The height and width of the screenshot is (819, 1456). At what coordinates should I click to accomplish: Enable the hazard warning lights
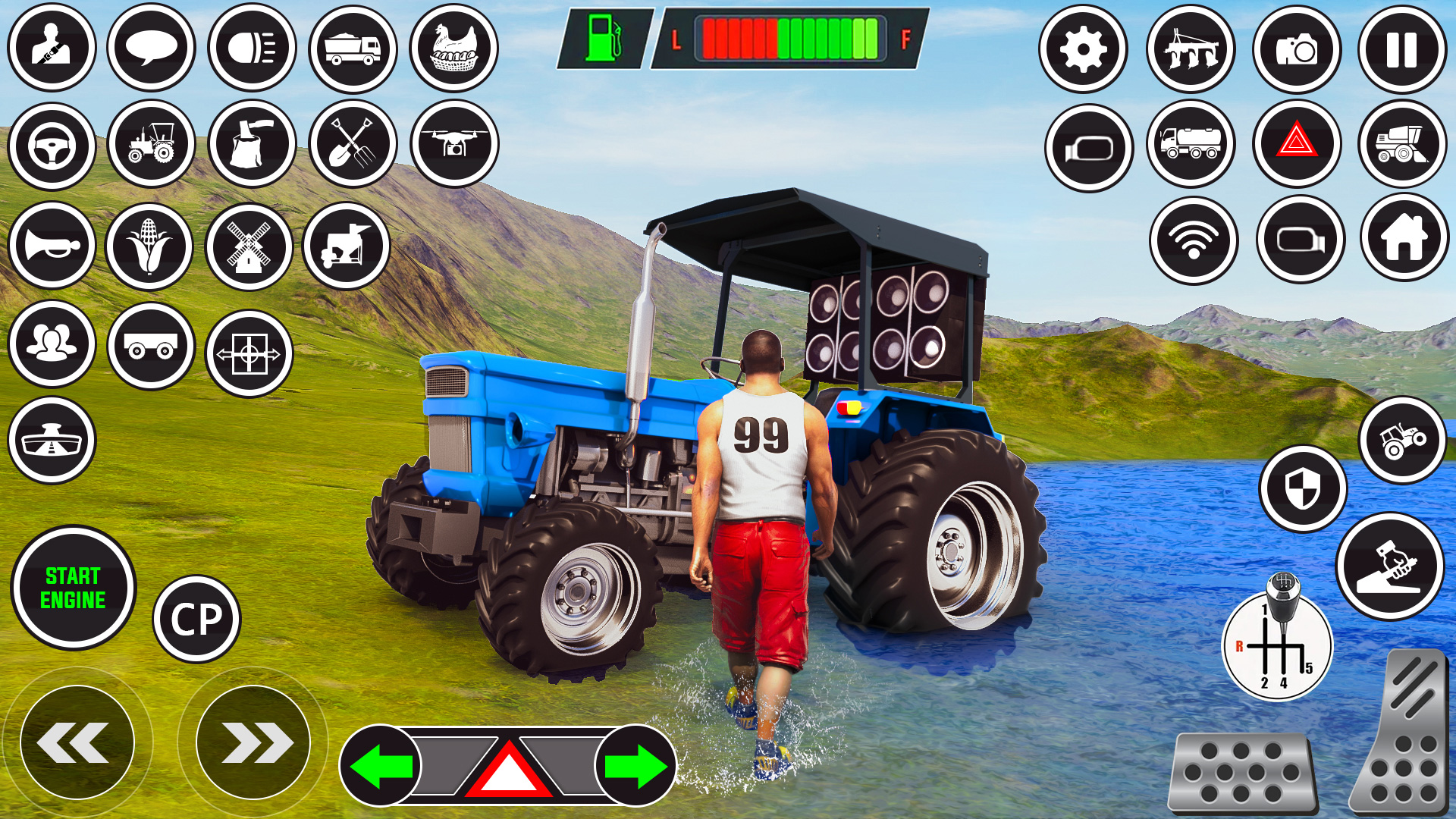click(1298, 144)
